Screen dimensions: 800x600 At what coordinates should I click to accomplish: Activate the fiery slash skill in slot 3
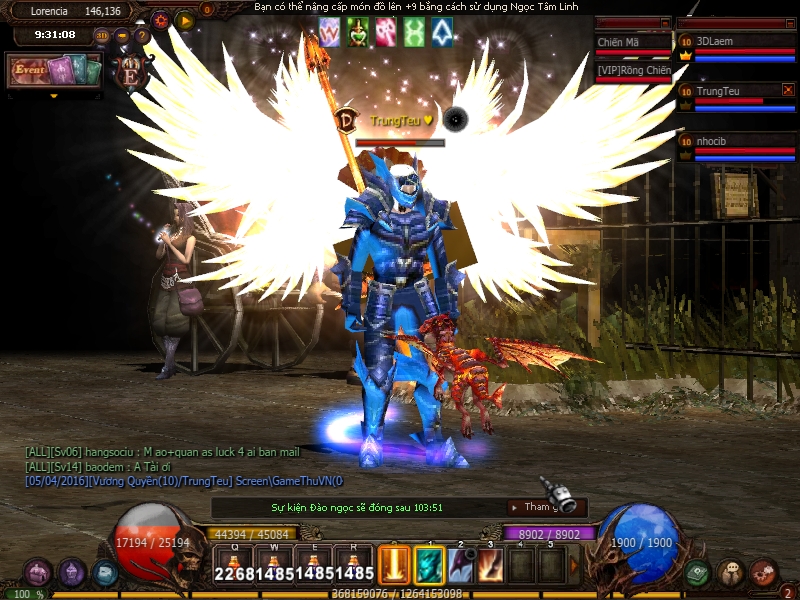(x=491, y=565)
